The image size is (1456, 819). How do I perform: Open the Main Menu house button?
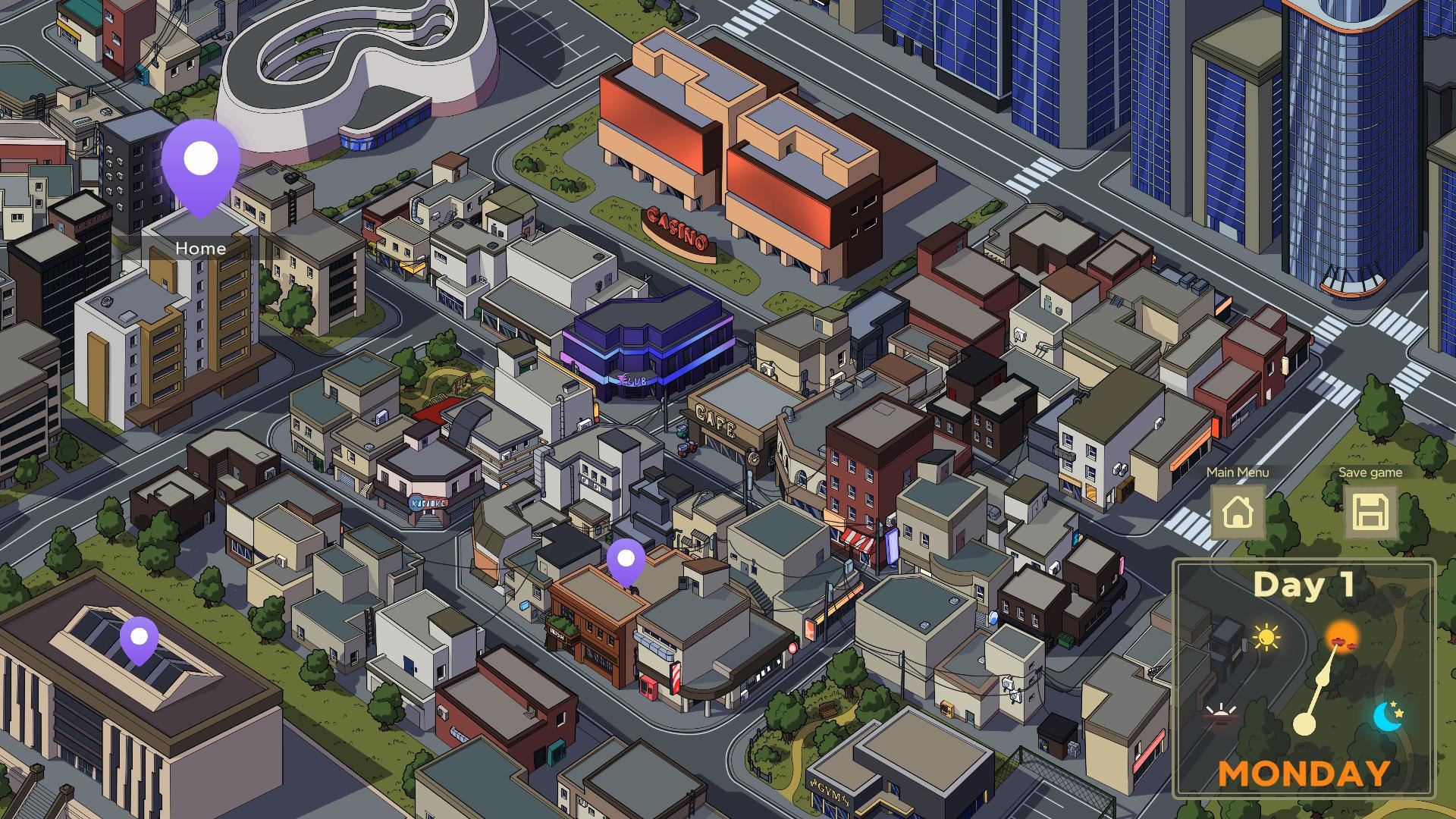(x=1238, y=513)
